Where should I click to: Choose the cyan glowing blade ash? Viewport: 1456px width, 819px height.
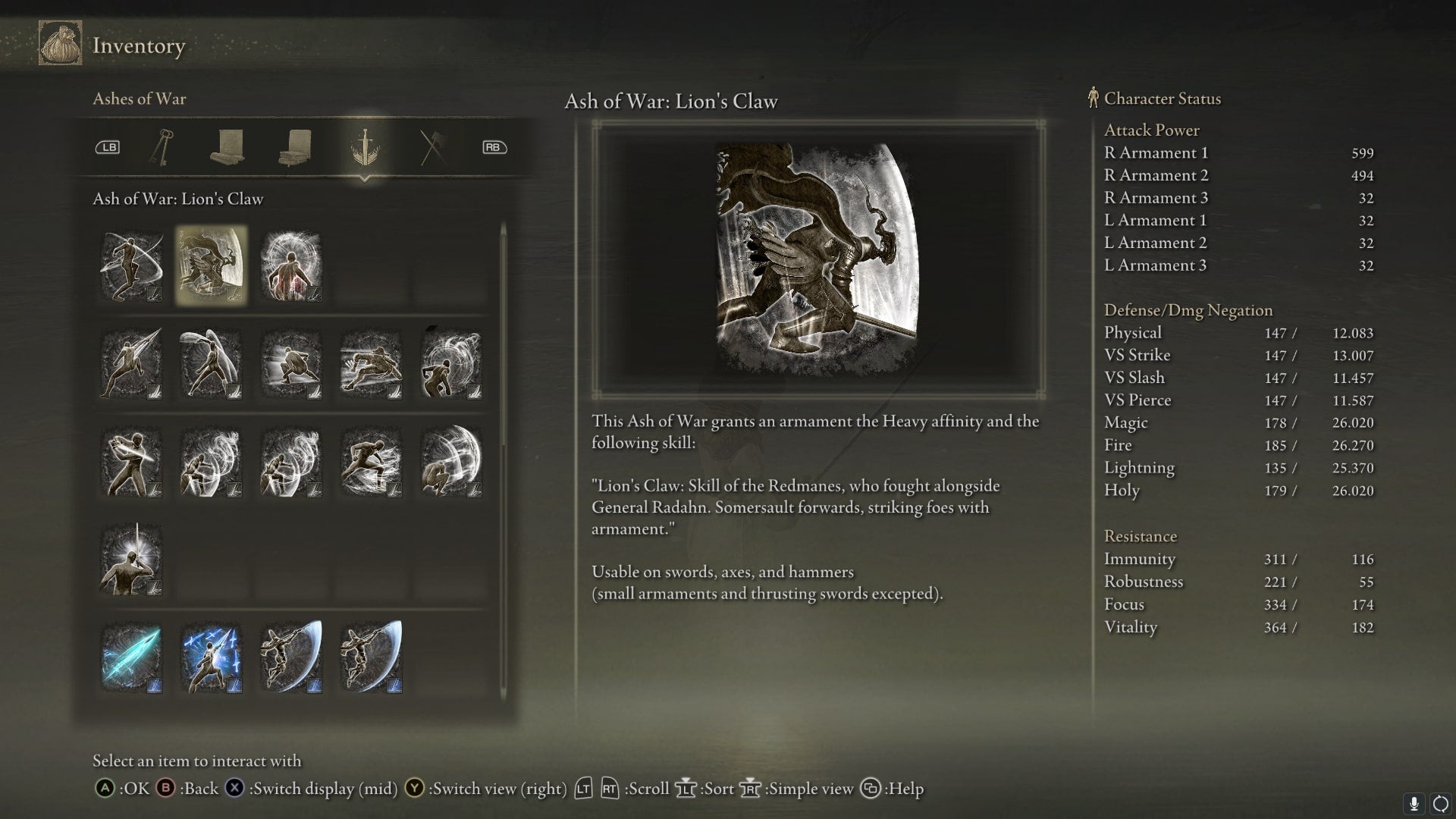[131, 657]
